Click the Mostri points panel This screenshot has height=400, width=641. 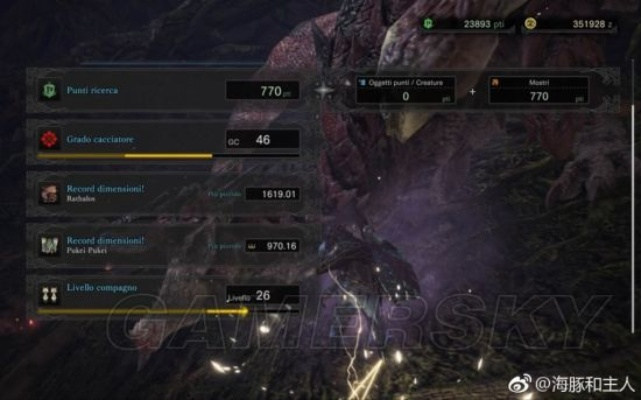click(x=538, y=90)
